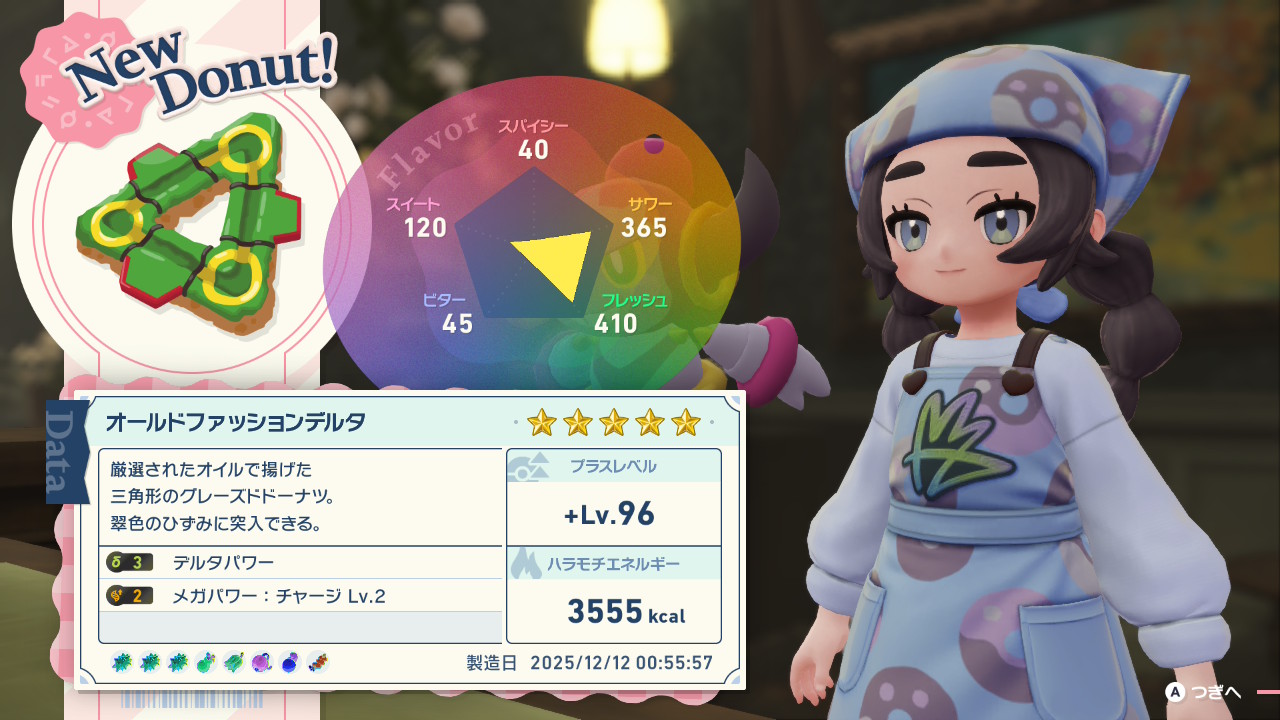The image size is (1280, 720).
Task: Select the blue and purple berry ingredient icon
Action: (x=290, y=662)
